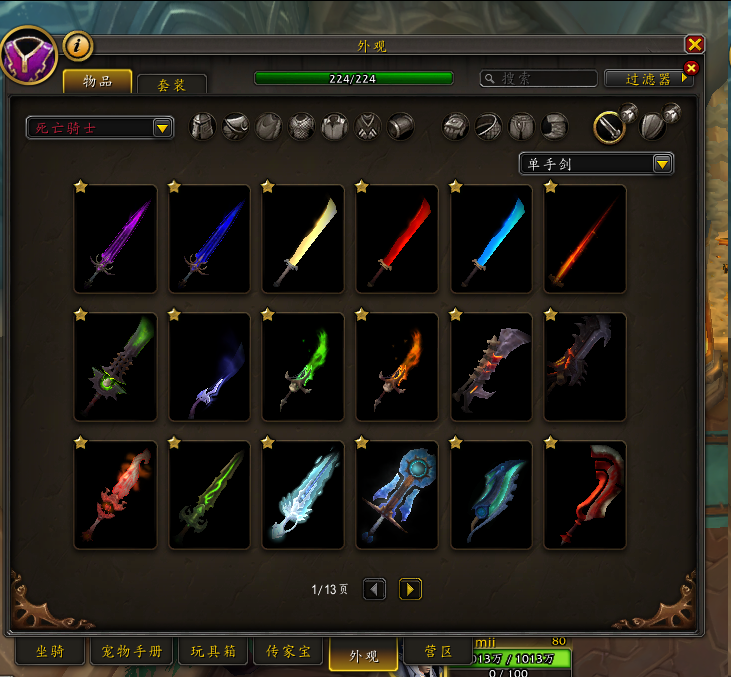This screenshot has width=731, height=677.
Task: Select the 物品 items tab
Action: [97, 81]
